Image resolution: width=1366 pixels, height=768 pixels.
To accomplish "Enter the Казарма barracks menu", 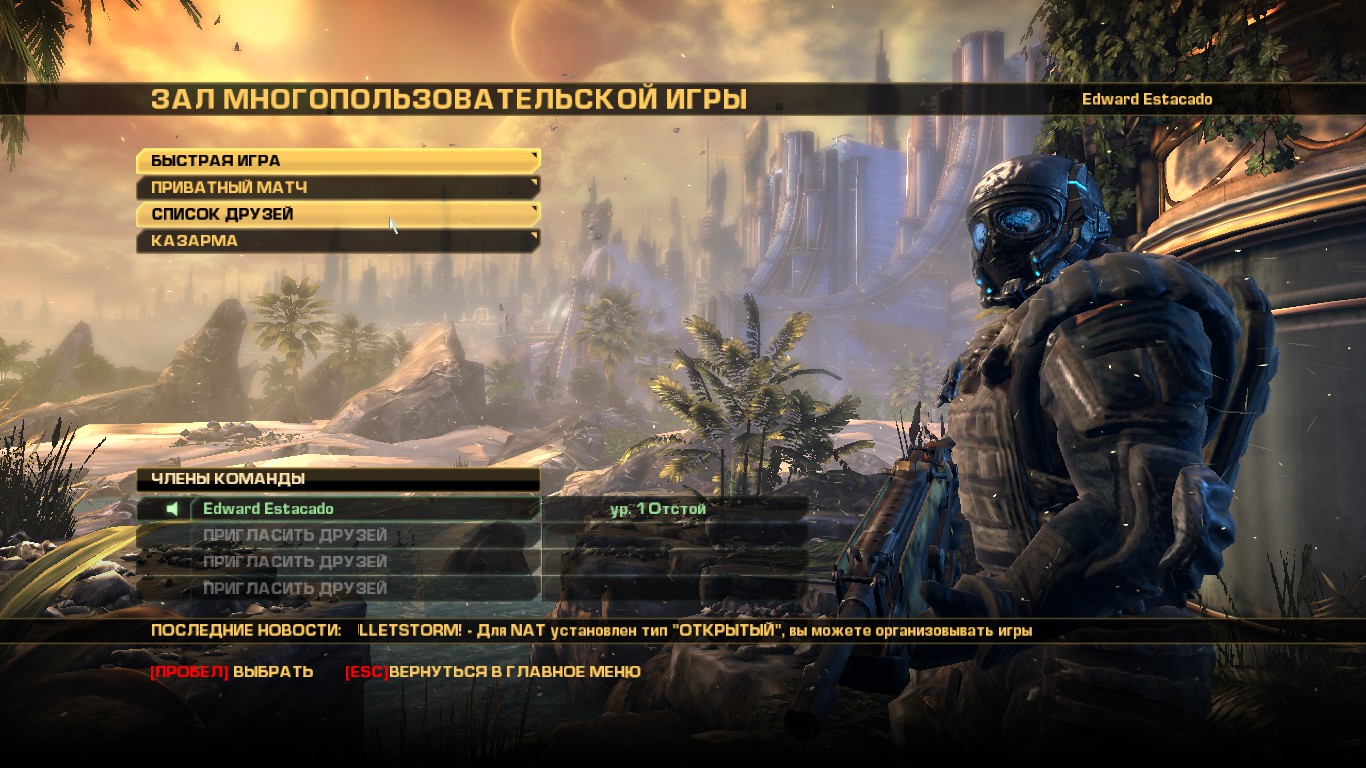I will pos(337,241).
